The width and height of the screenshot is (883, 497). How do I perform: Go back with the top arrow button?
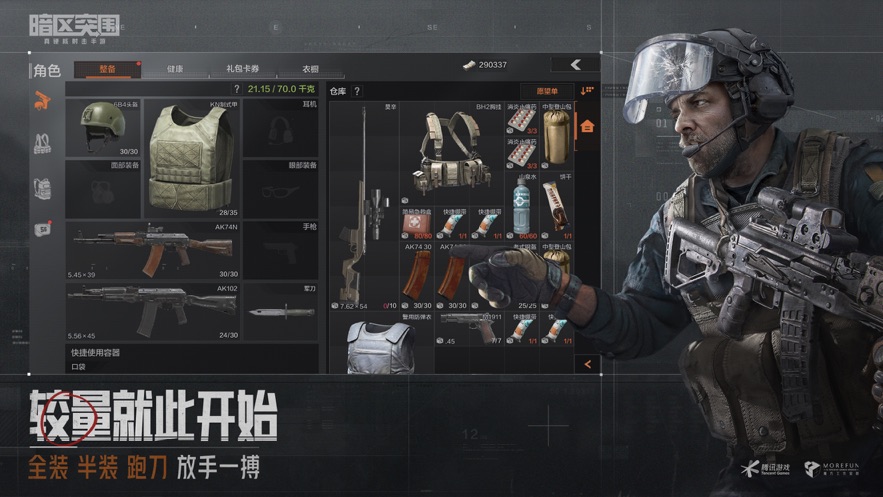pyautogui.click(x=575, y=64)
